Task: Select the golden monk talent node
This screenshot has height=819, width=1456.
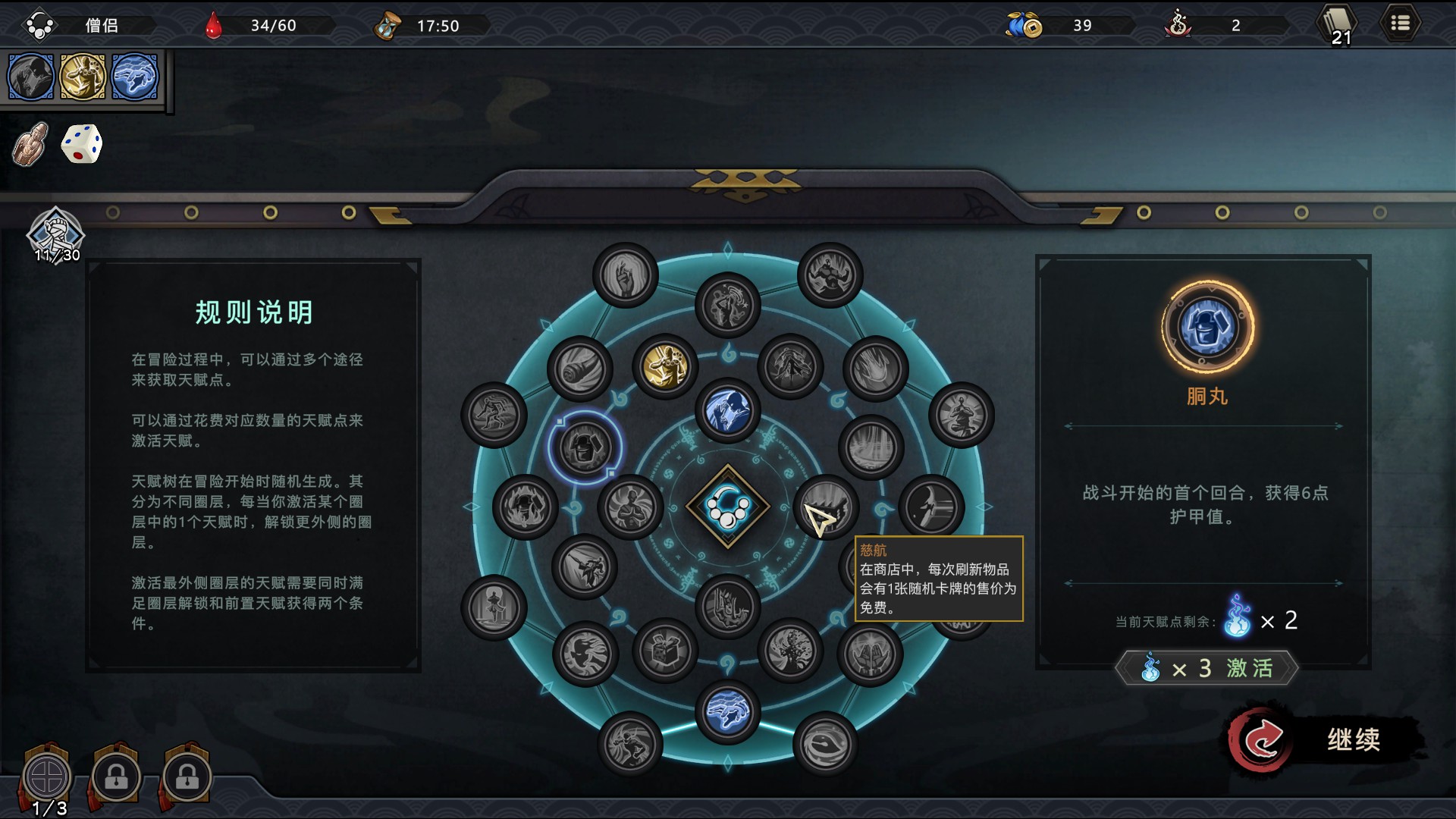Action: coord(666,366)
